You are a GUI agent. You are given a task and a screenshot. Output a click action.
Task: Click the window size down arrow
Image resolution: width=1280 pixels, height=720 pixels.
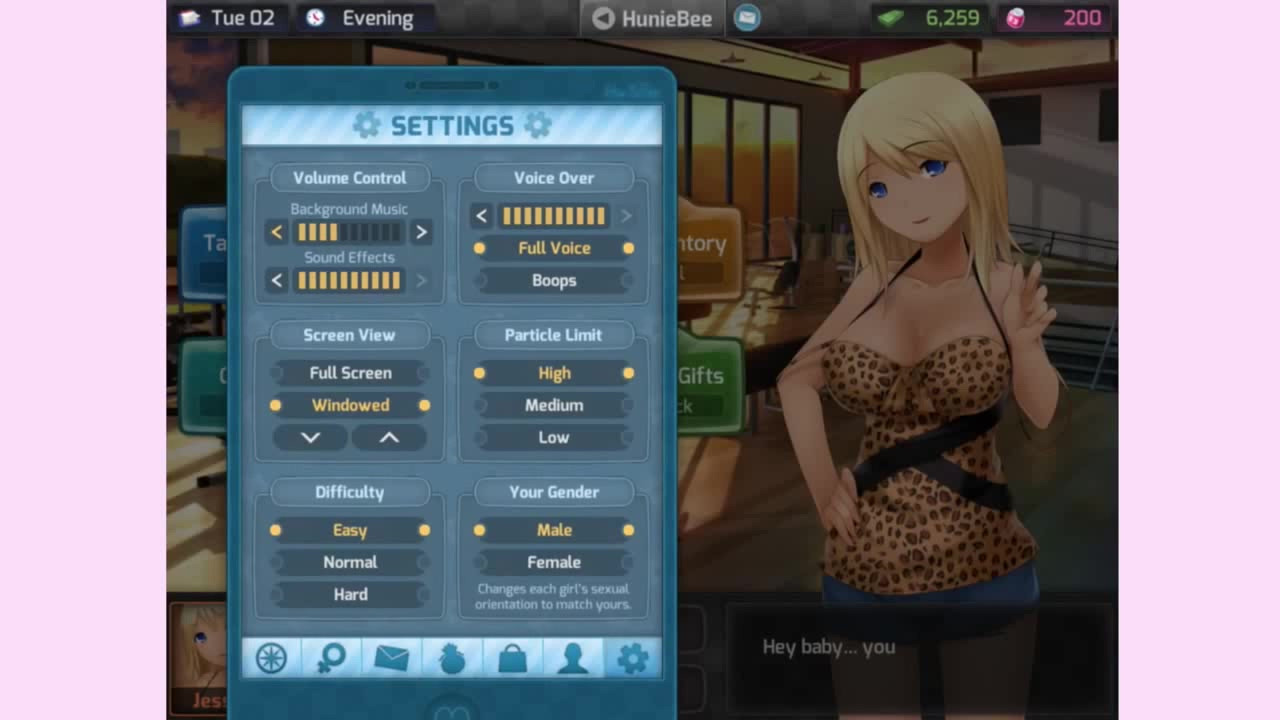pos(310,437)
